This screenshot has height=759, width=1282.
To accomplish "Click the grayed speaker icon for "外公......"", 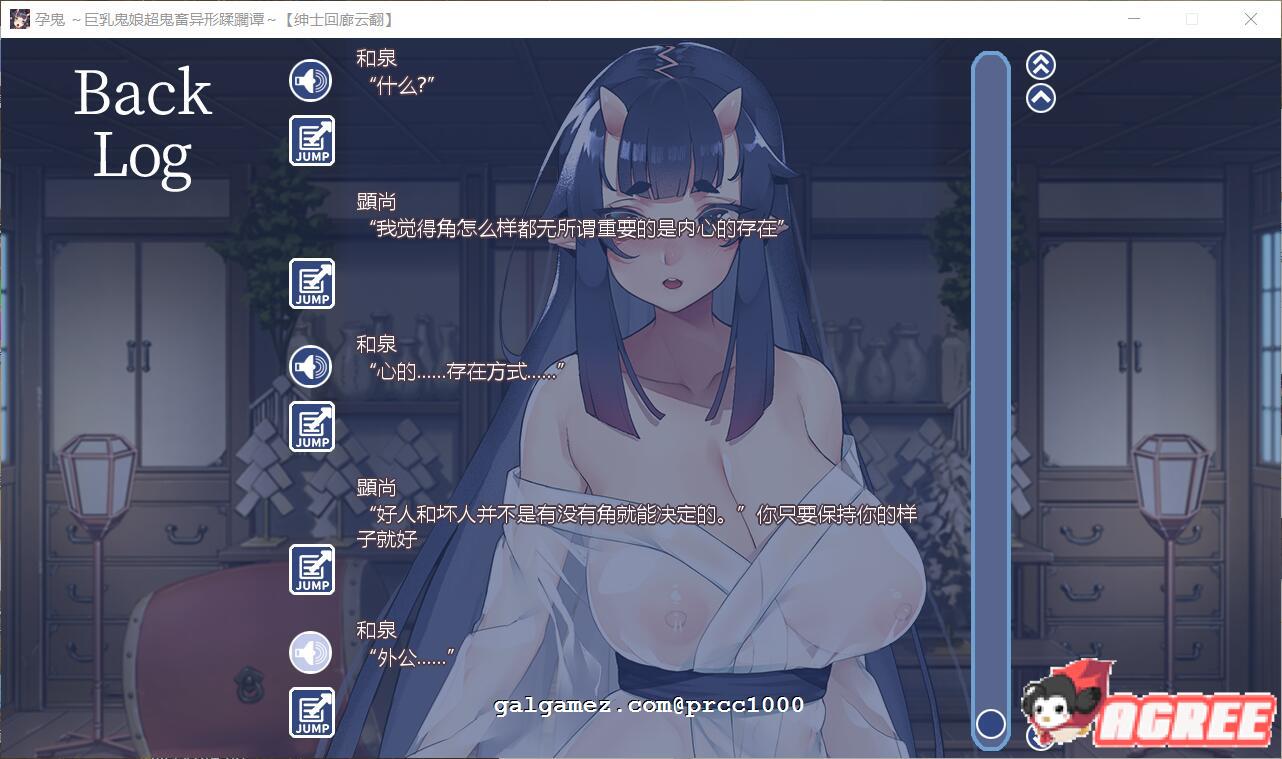I will pyautogui.click(x=310, y=652).
